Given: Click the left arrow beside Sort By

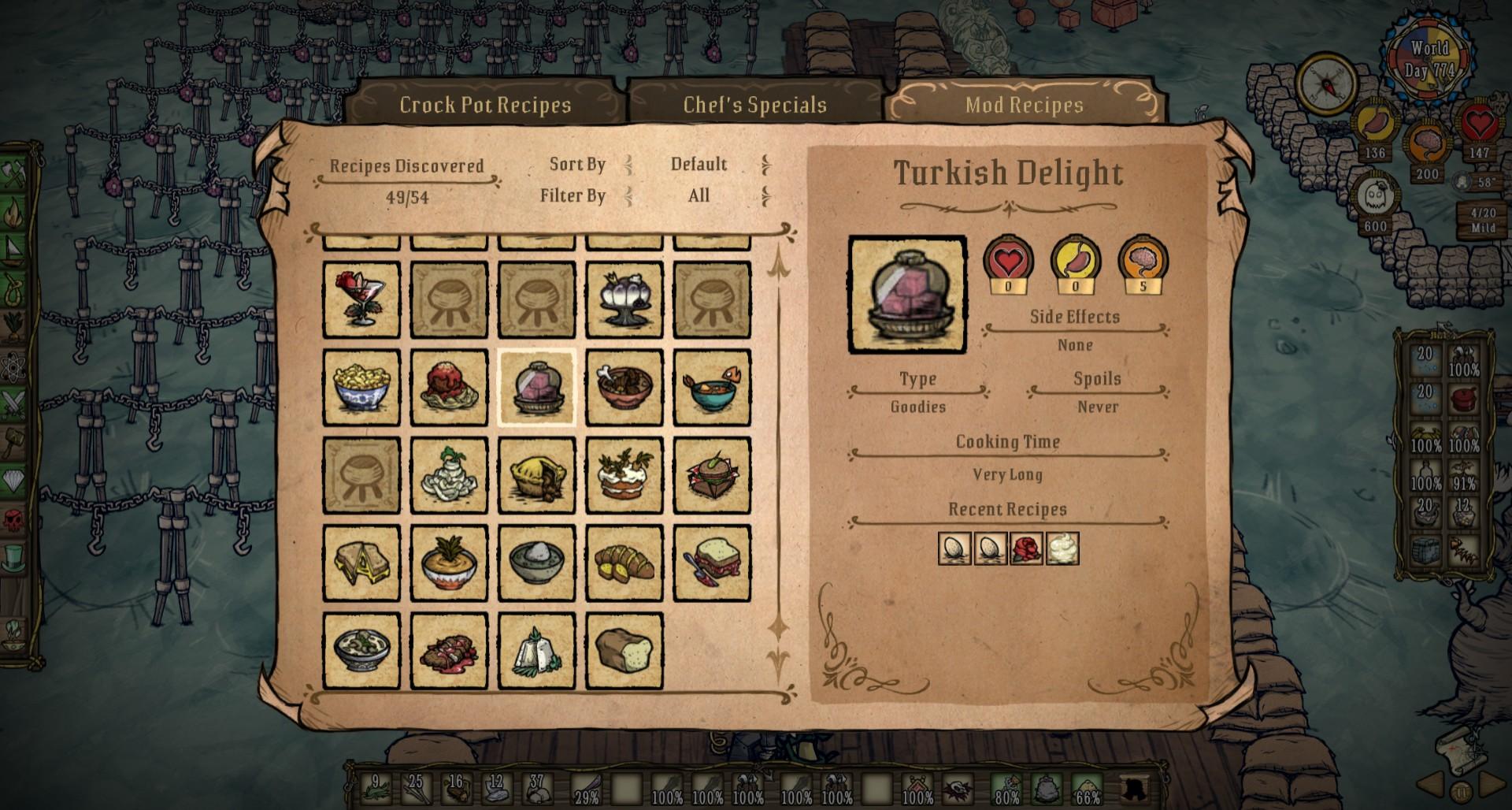Looking at the screenshot, I should point(628,165).
